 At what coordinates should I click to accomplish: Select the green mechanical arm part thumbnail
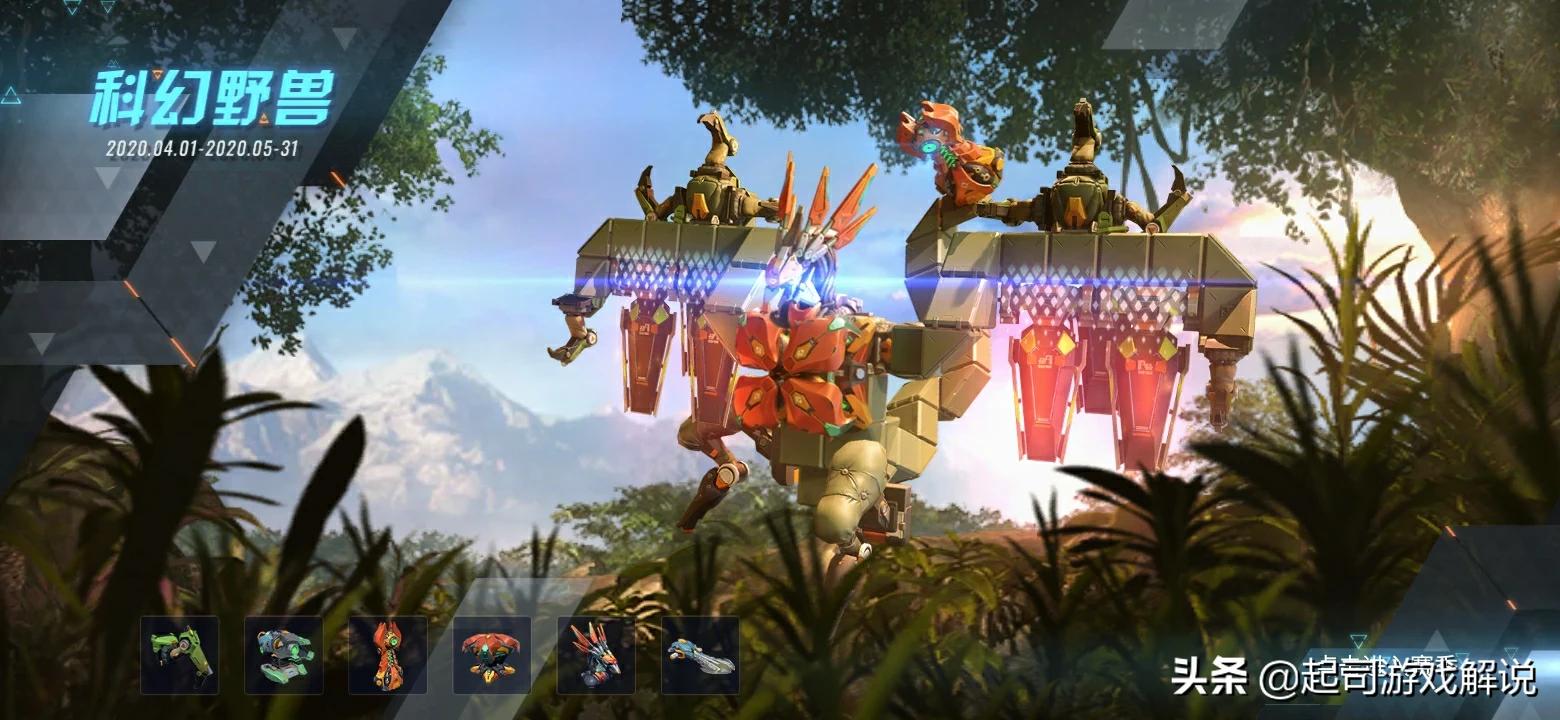180,655
